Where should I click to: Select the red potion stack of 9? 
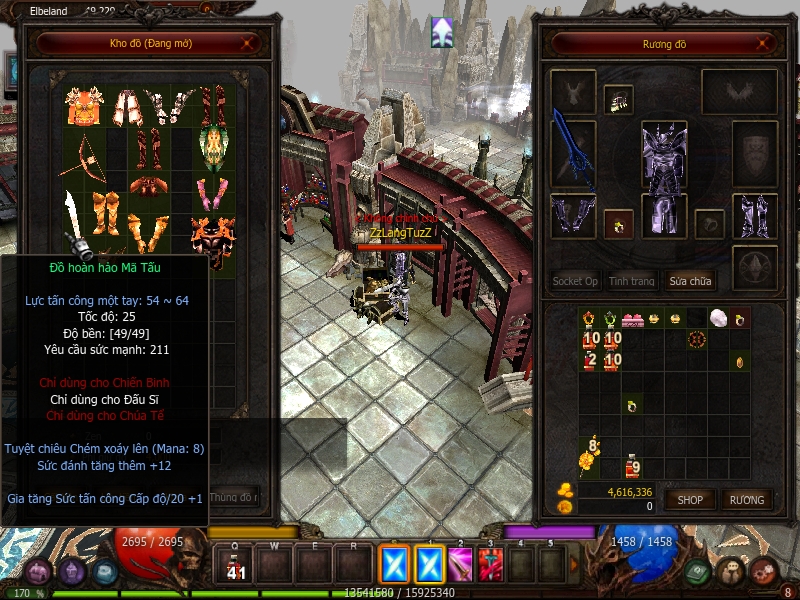[632, 466]
